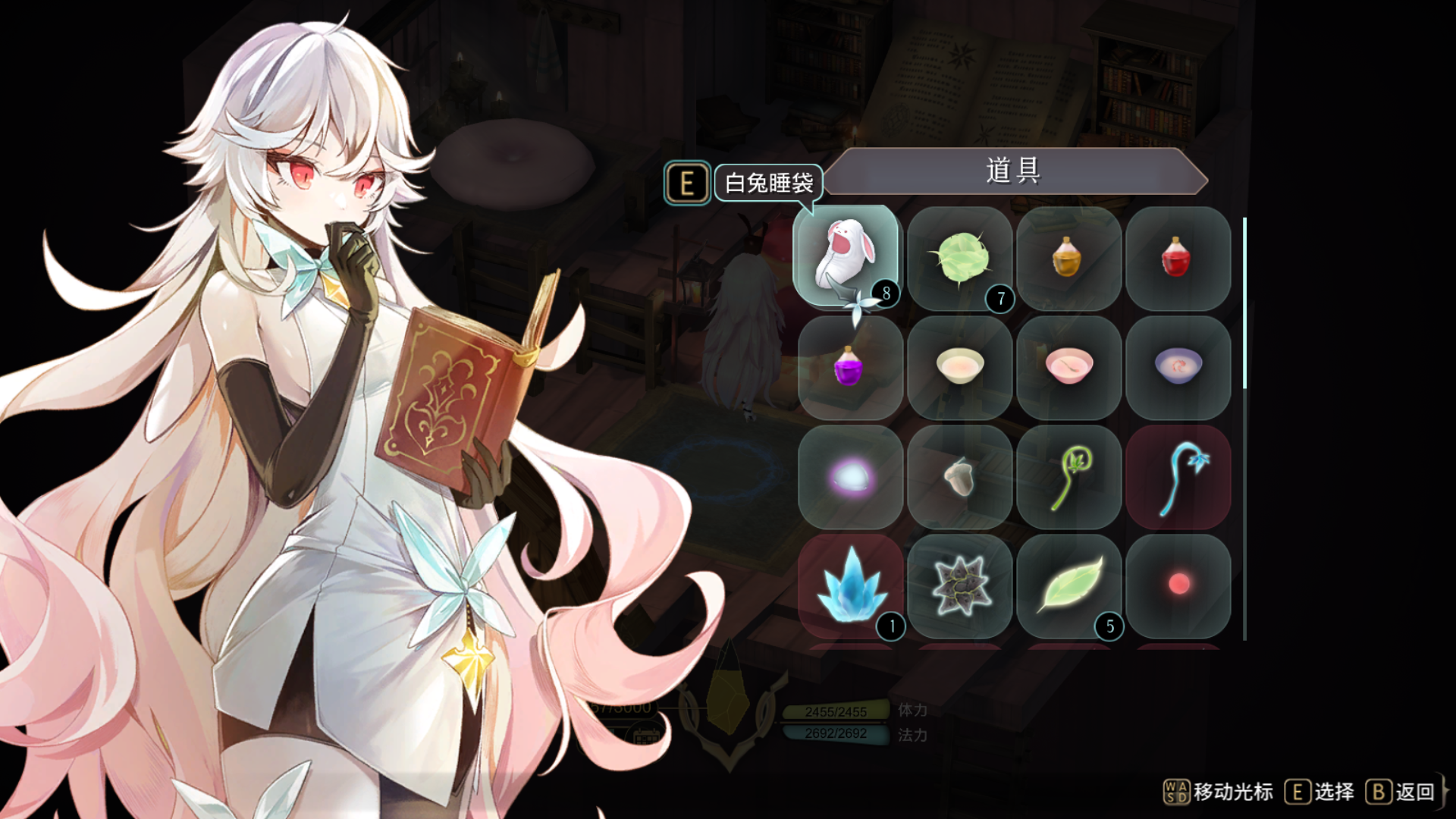Click the yellow potion bottle item

[x=1070, y=258]
